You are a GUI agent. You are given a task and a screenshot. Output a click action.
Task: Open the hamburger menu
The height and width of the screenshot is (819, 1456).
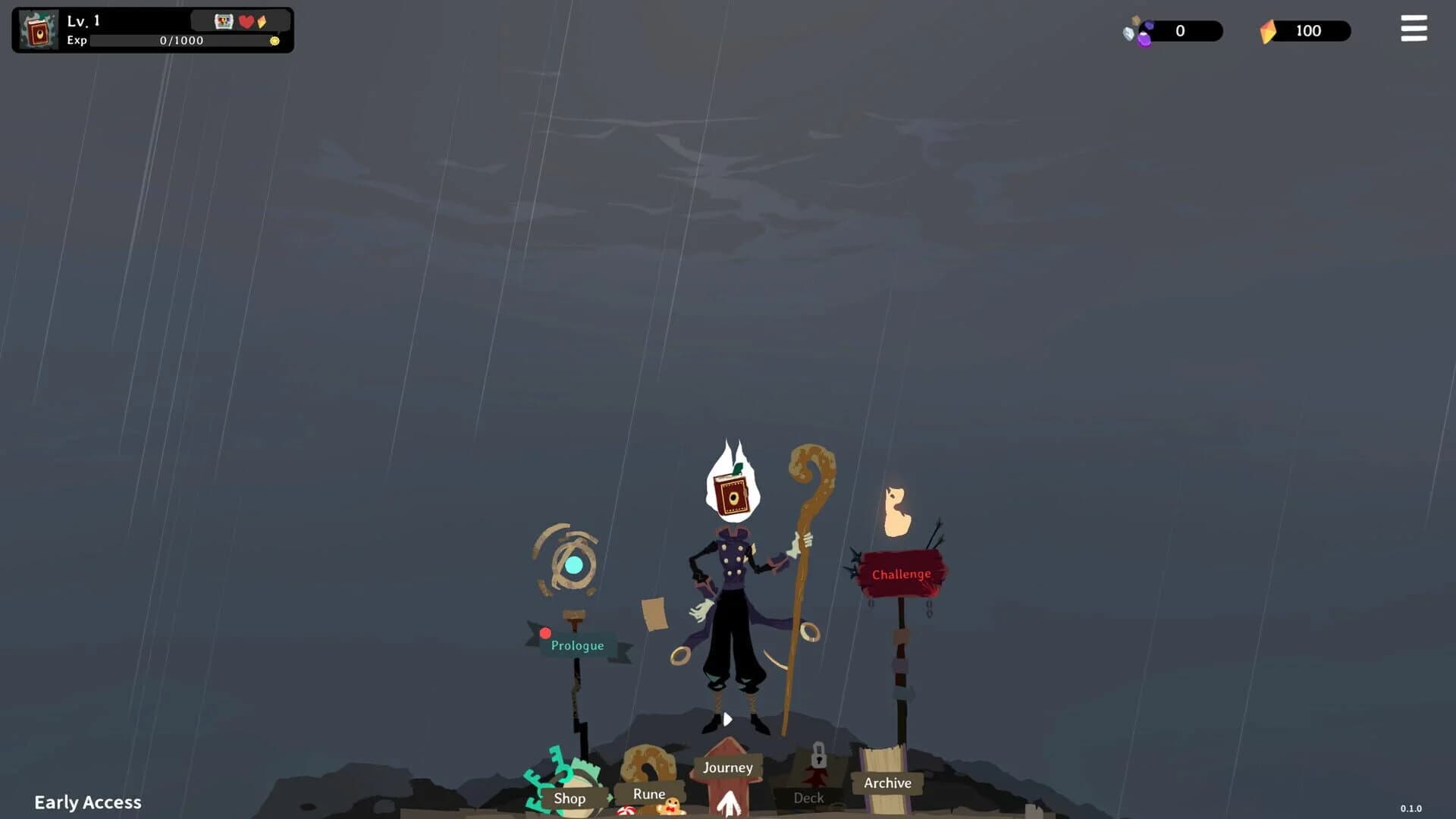pyautogui.click(x=1414, y=29)
